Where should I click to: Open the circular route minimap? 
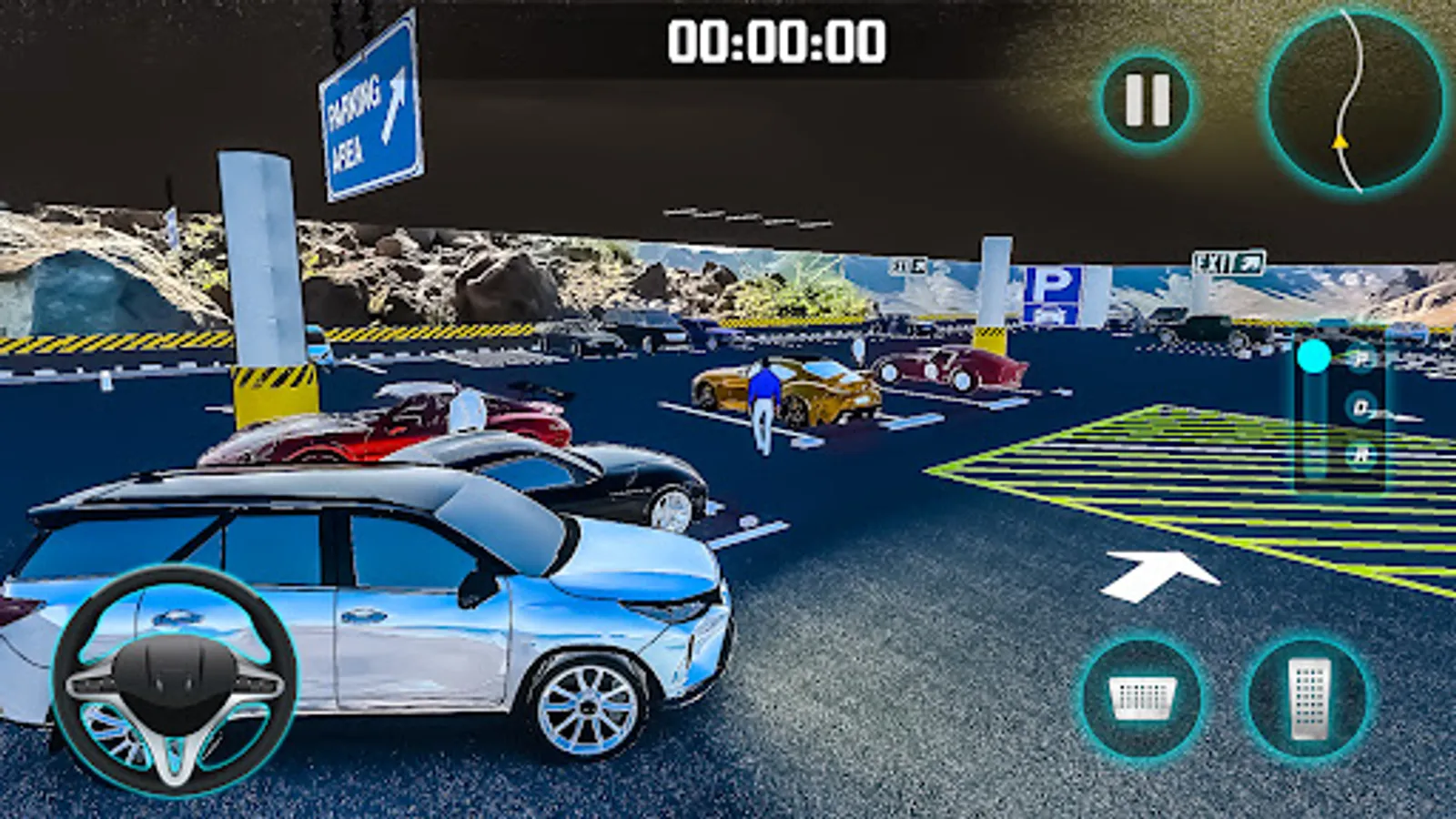tap(1354, 100)
